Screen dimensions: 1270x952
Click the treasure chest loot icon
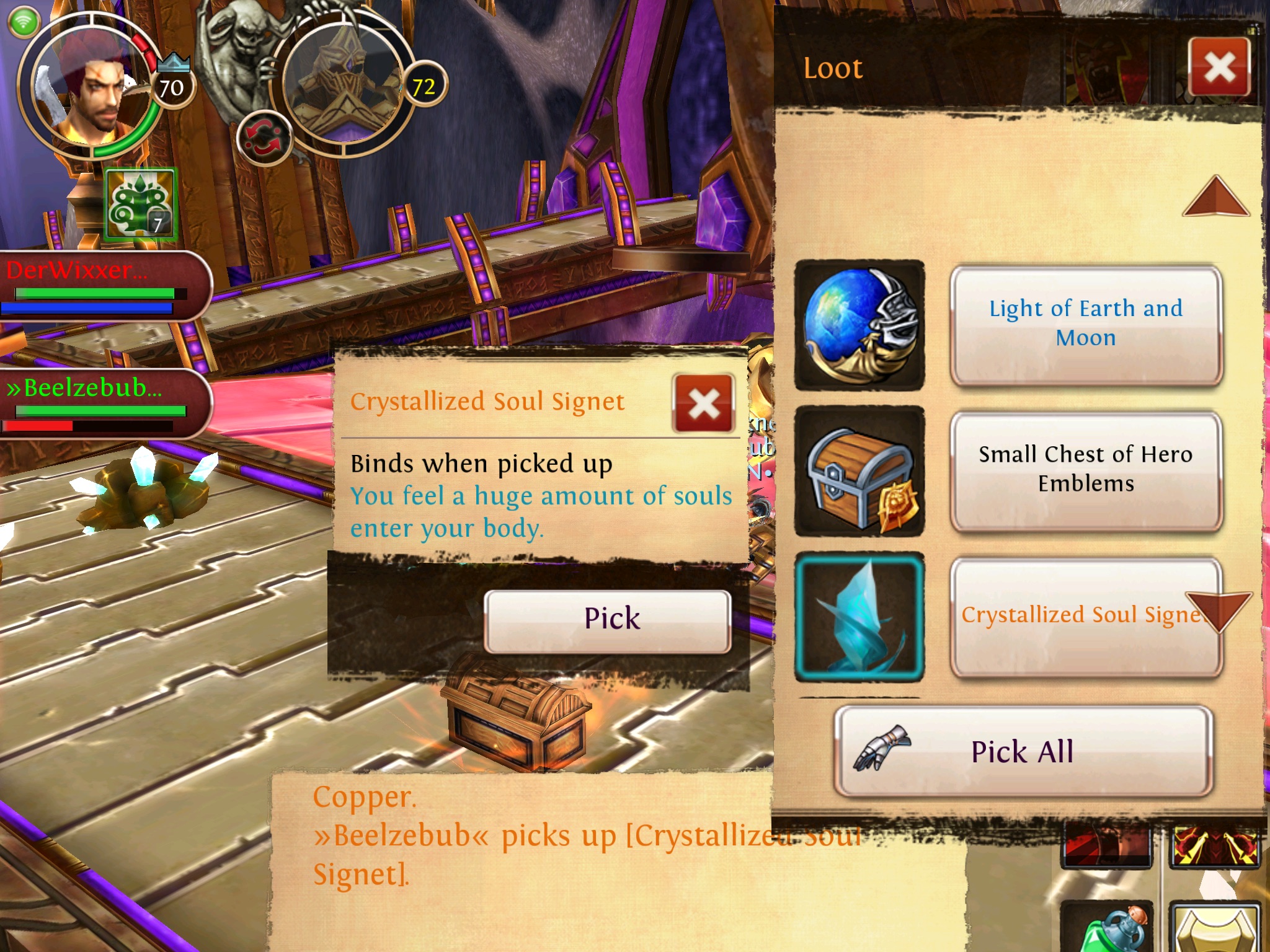[859, 471]
